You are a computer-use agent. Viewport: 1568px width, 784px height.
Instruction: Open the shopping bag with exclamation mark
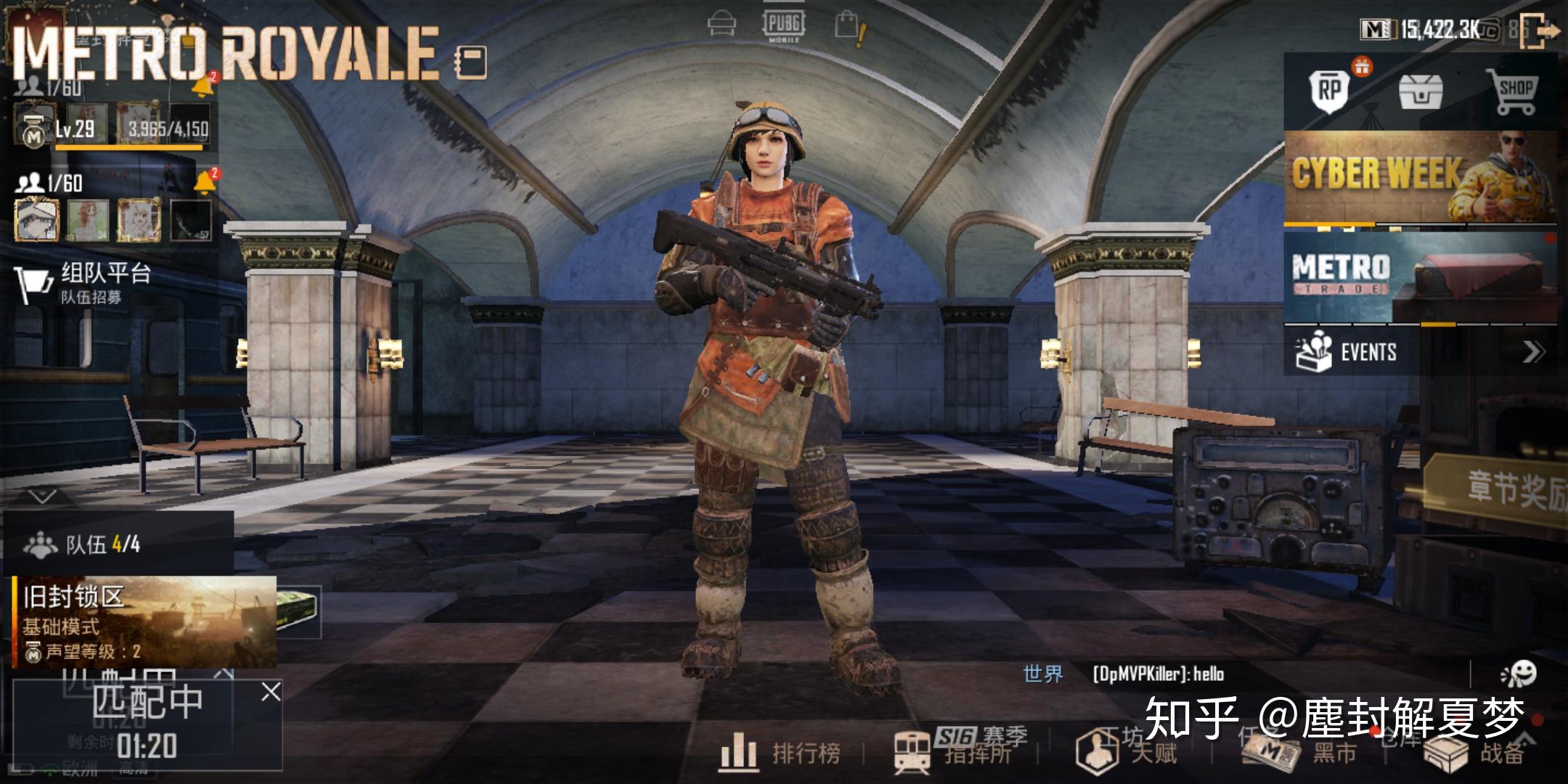(848, 23)
